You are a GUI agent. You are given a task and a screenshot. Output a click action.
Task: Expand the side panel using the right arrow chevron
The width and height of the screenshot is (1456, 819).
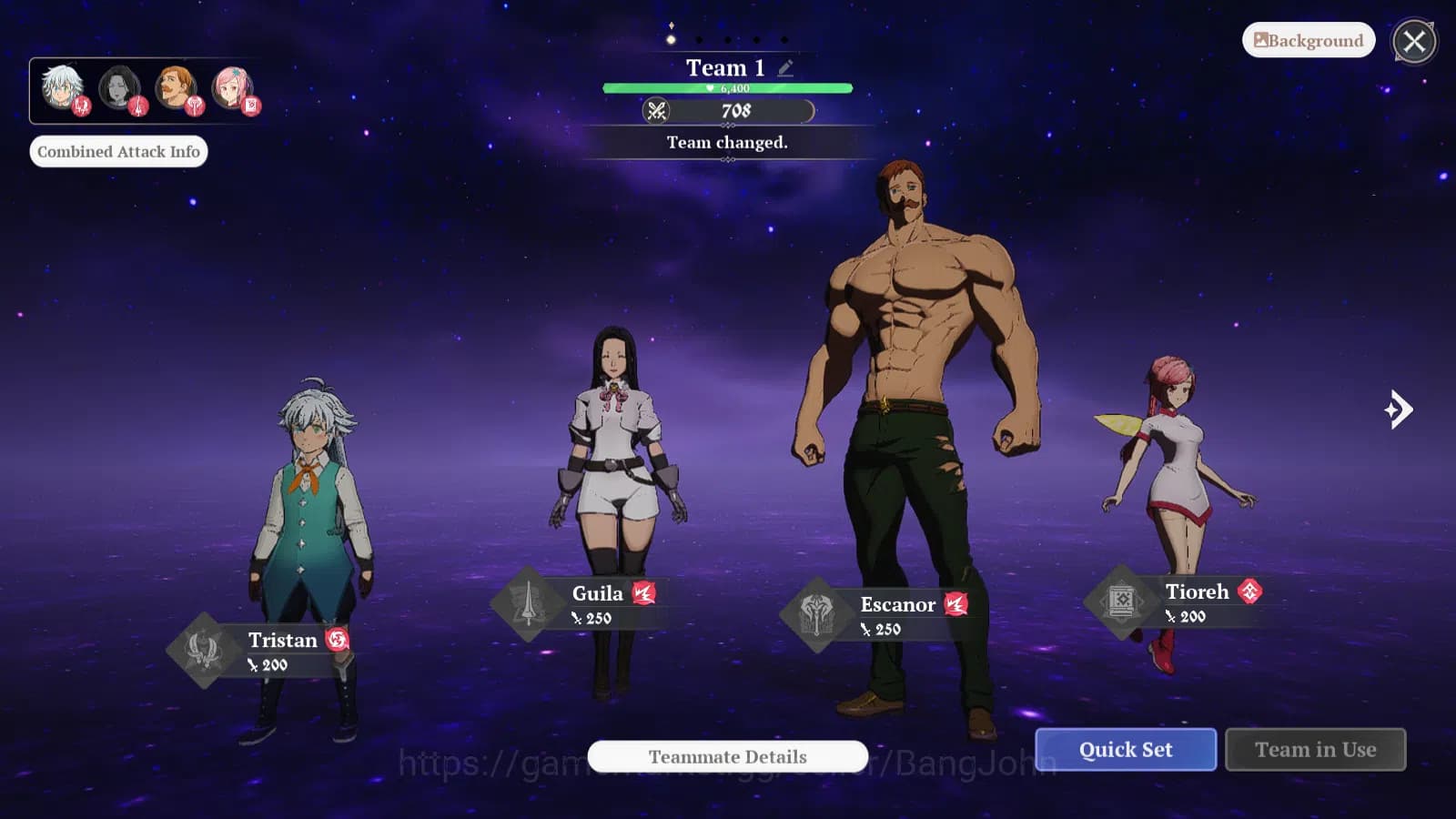1399,409
